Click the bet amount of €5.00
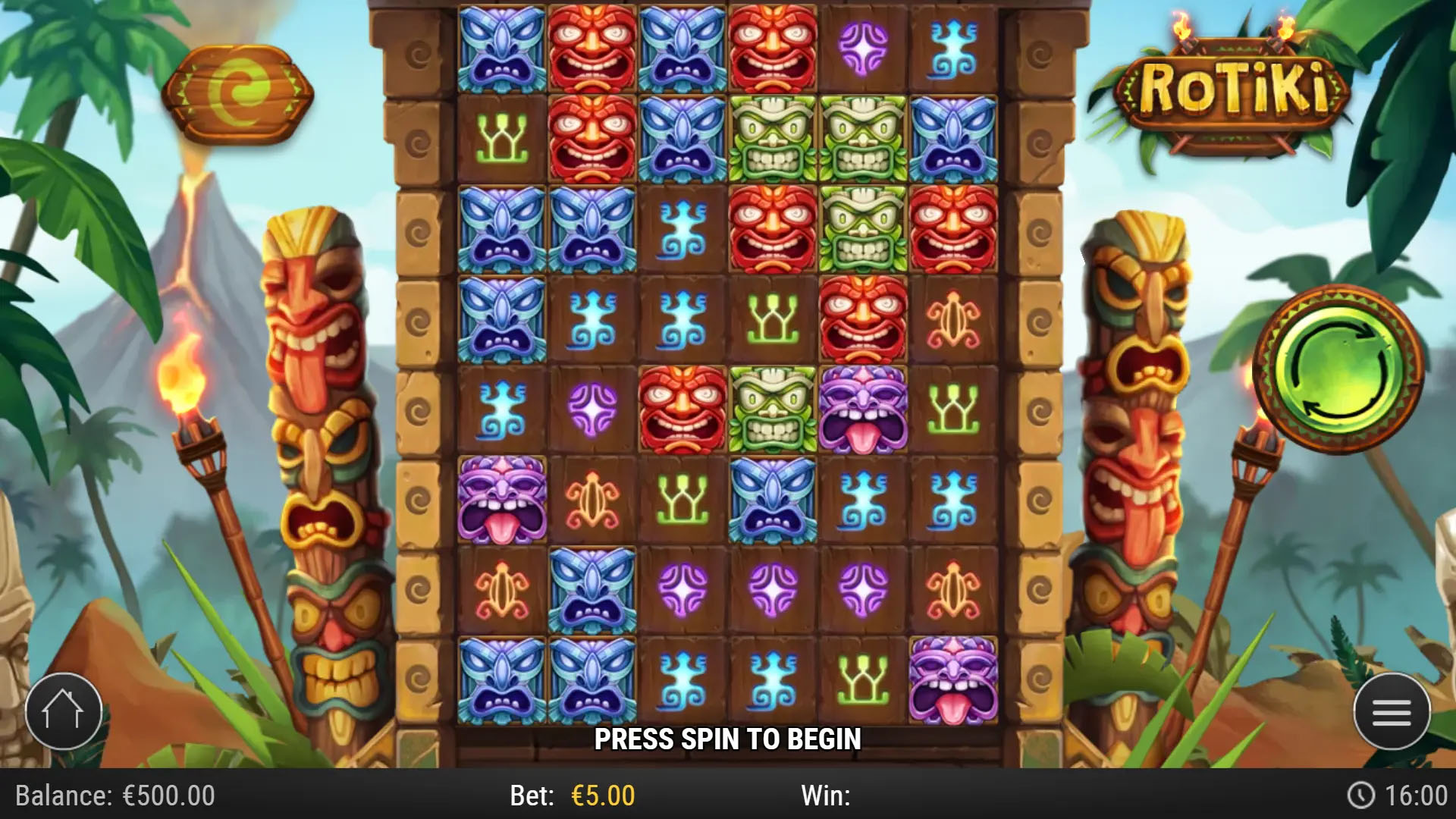Image resolution: width=1456 pixels, height=819 pixels. point(598,796)
